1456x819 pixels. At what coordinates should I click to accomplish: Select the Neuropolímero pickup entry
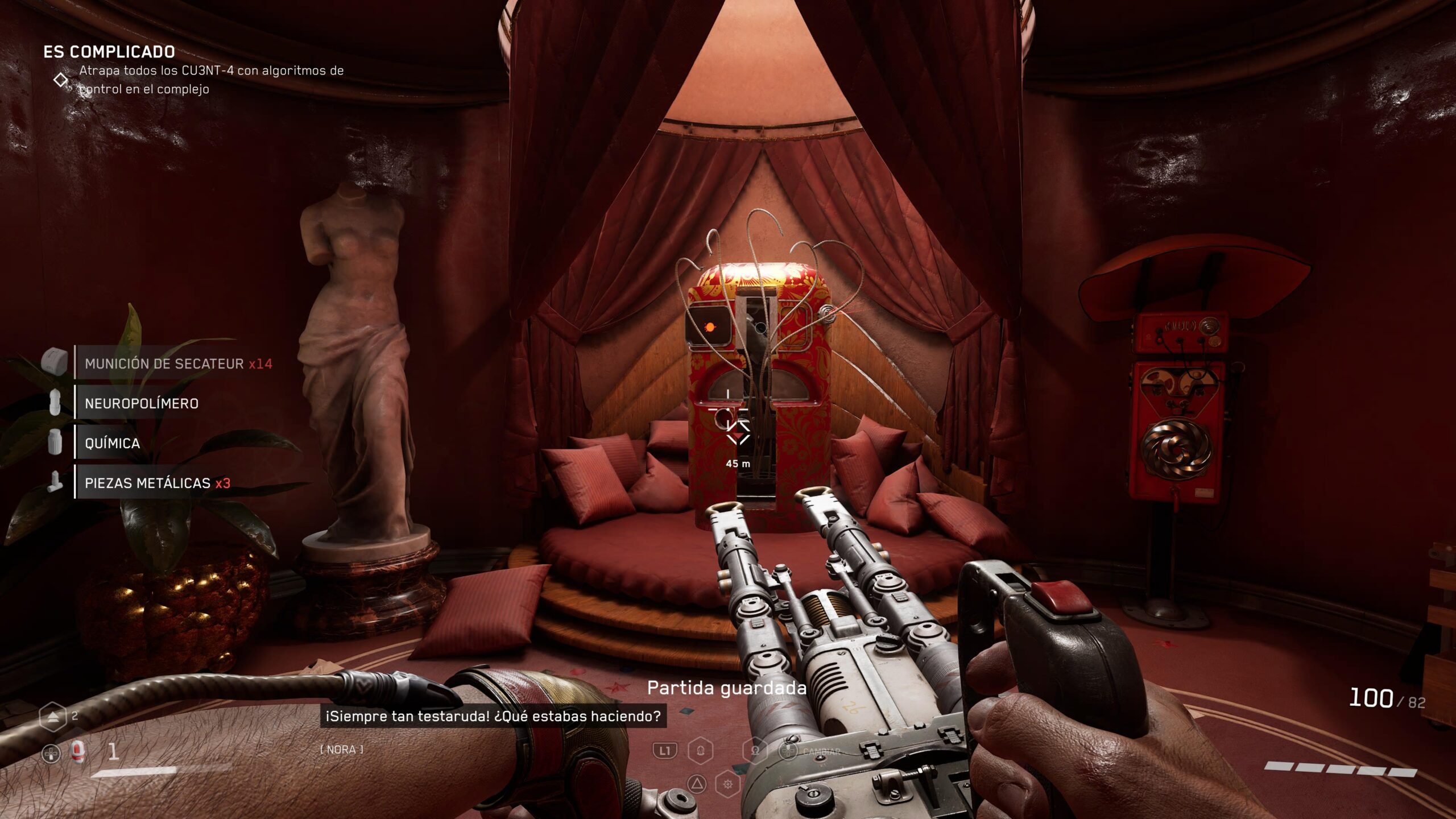[141, 403]
